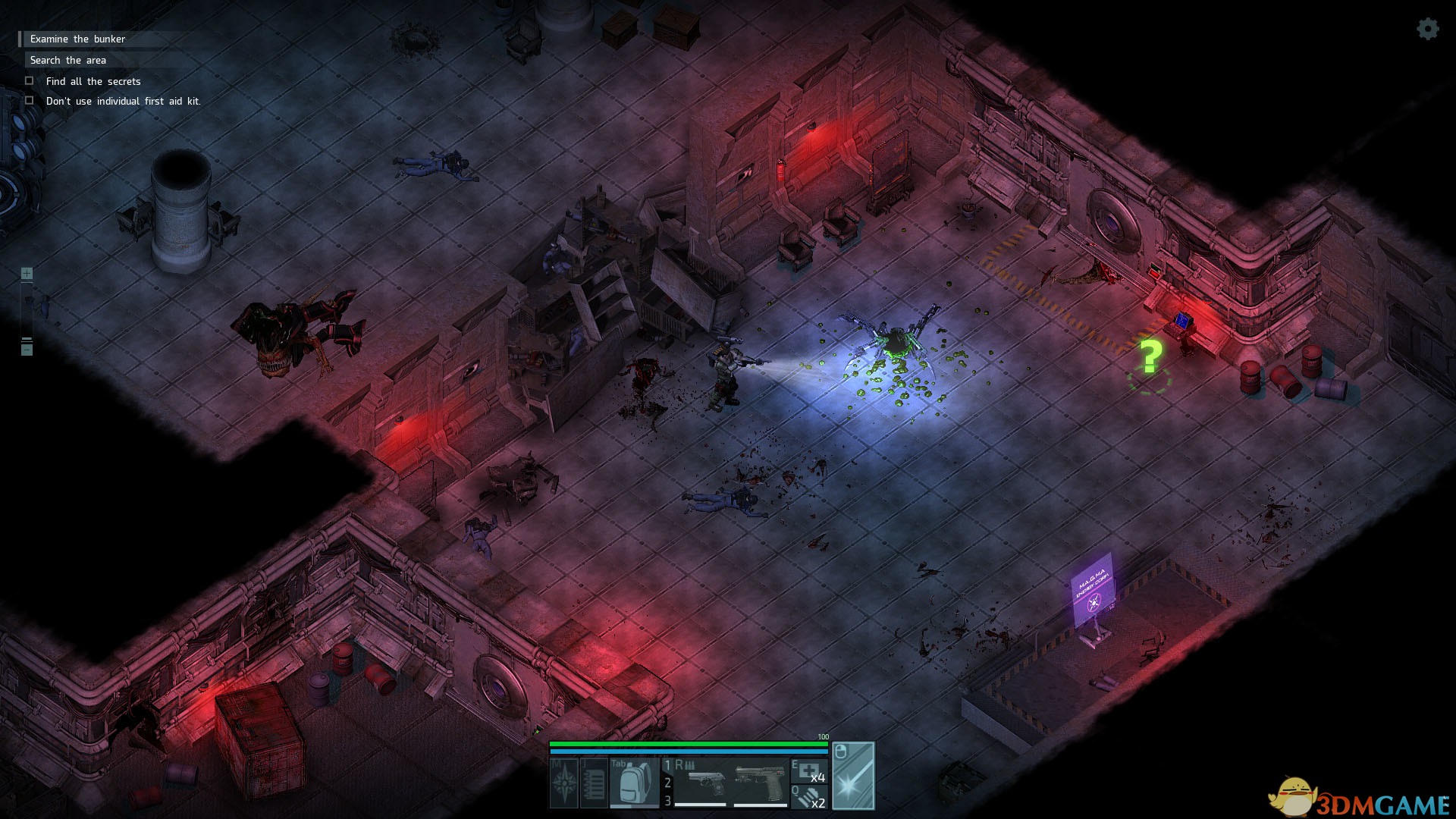Click the zoom-out minus button

pos(27,349)
